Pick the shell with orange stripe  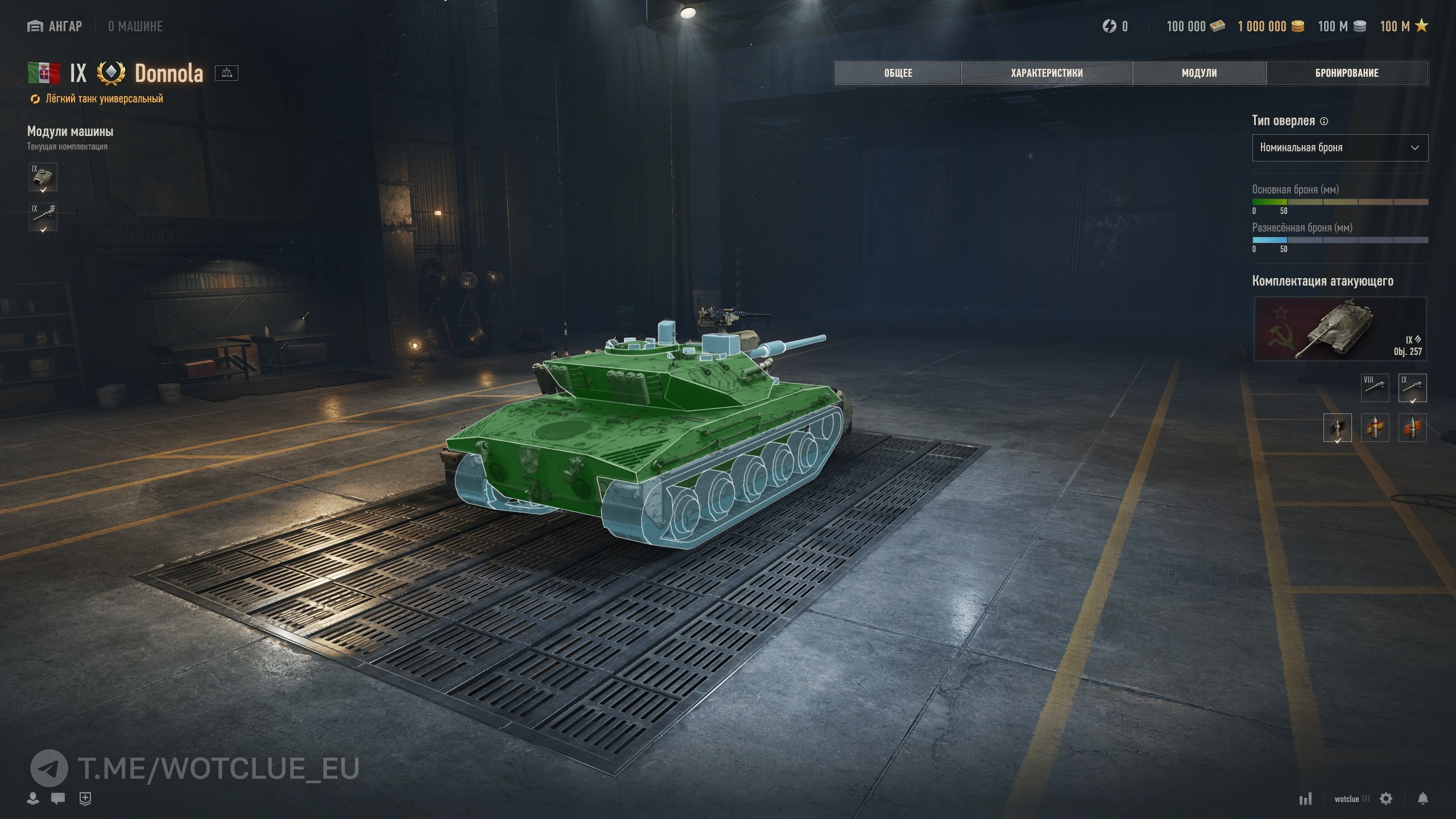click(1412, 428)
